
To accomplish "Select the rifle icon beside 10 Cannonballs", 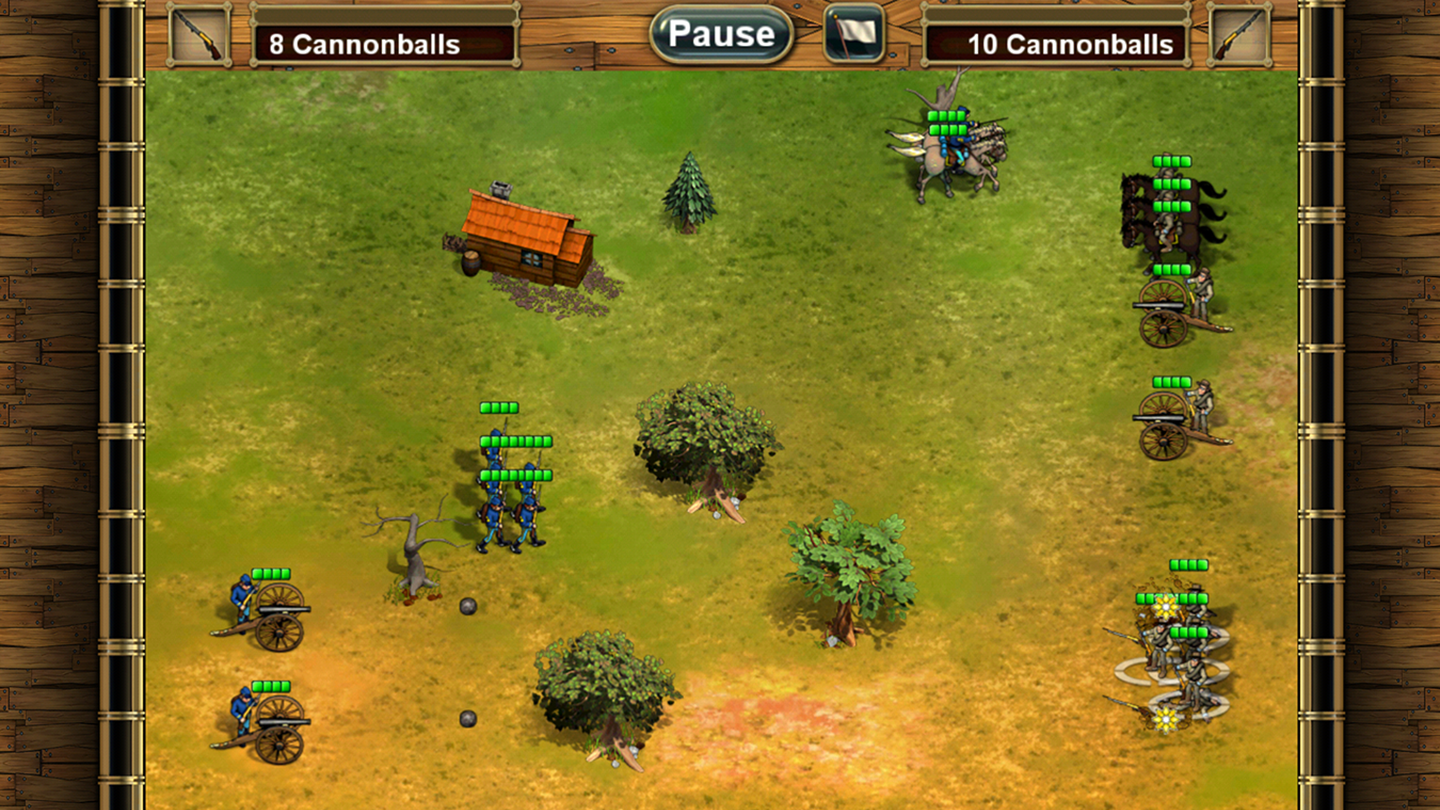I will coord(1239,35).
